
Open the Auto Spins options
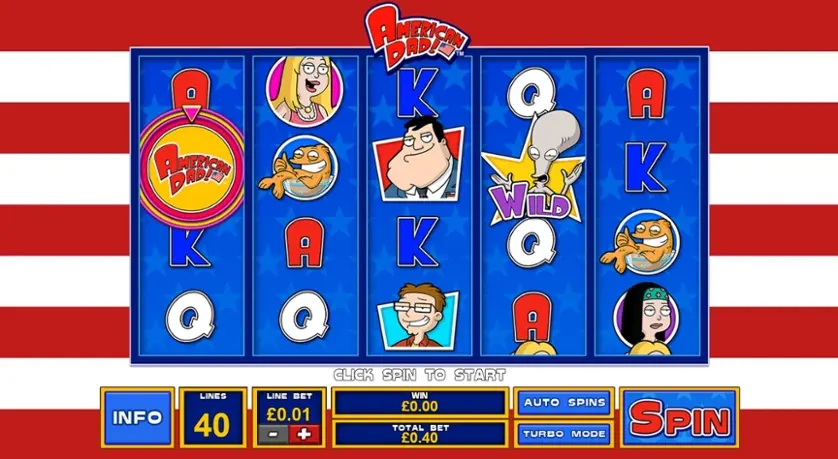point(563,403)
